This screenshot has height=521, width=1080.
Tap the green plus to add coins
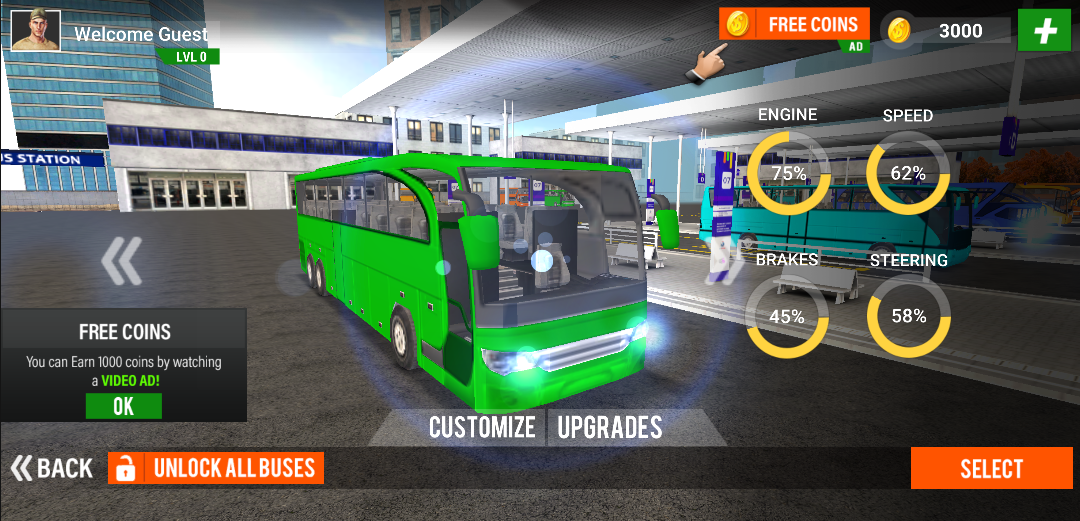[x=1045, y=30]
